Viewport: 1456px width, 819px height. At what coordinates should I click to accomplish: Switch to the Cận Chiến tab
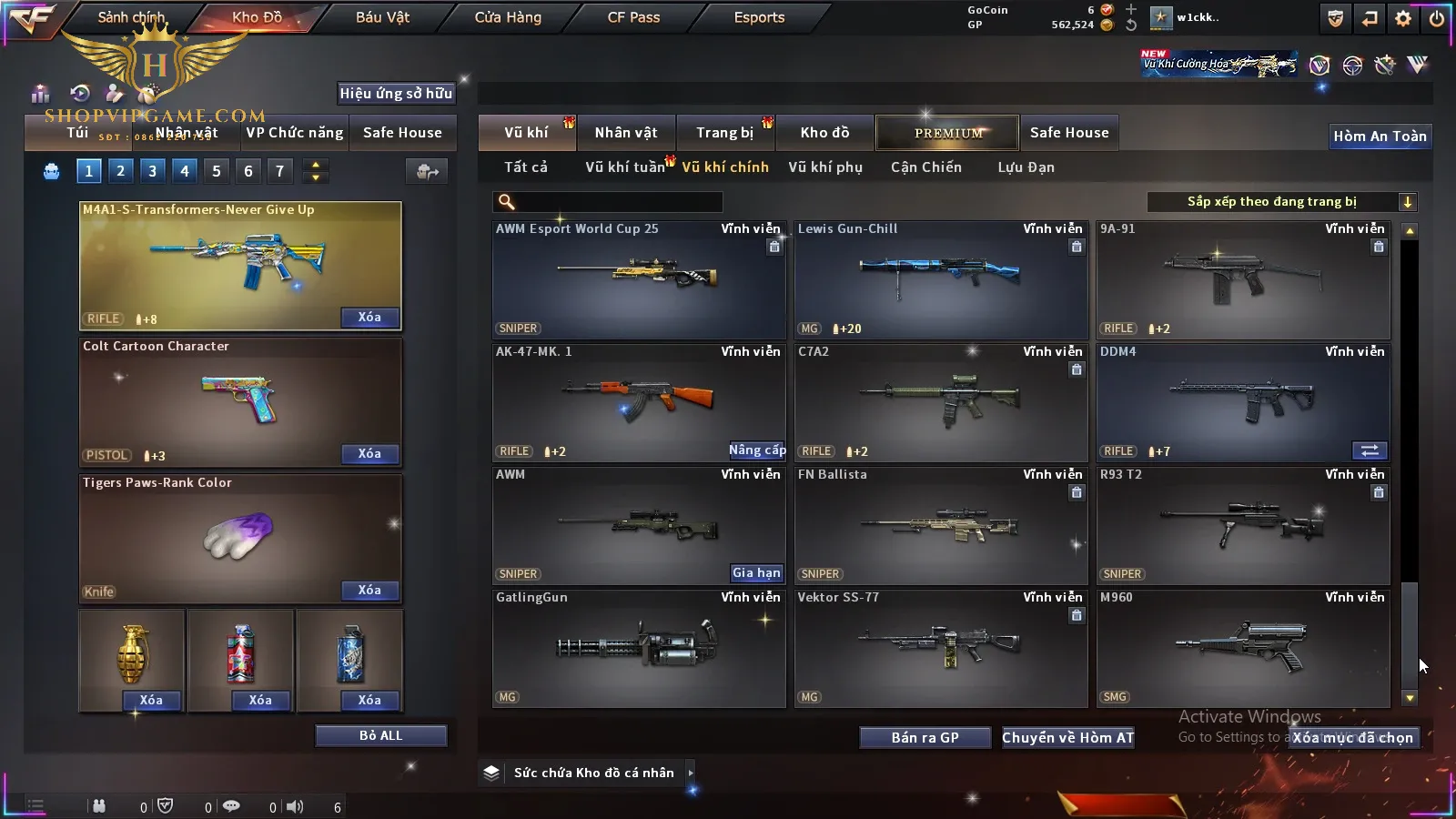coord(925,167)
